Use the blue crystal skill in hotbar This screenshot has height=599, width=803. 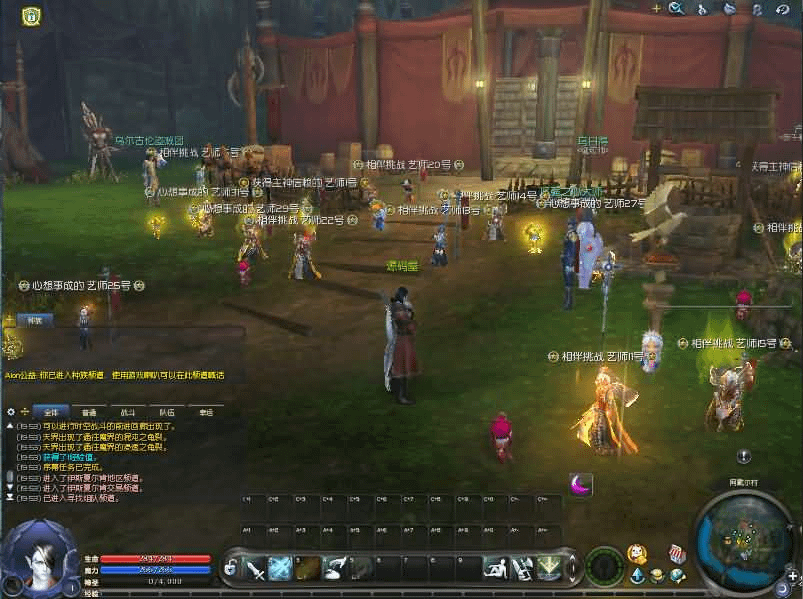tap(281, 568)
